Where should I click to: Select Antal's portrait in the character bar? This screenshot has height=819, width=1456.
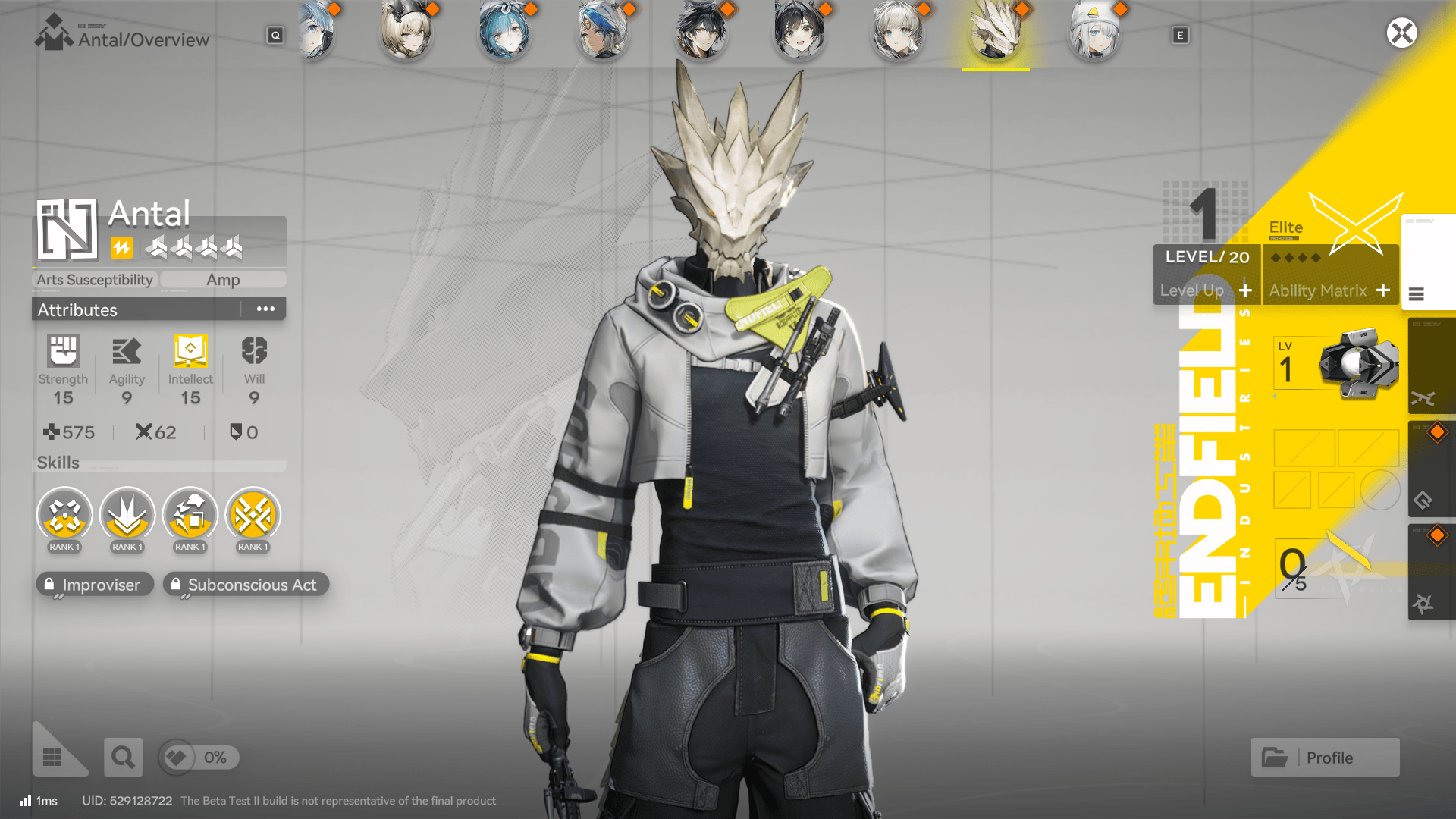coord(995,34)
